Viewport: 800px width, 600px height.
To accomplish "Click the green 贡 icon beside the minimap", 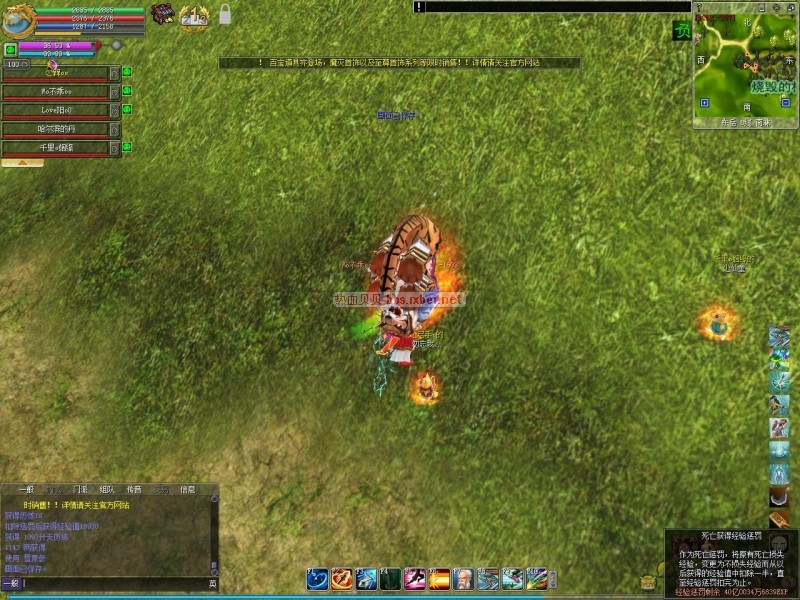I will click(x=681, y=32).
